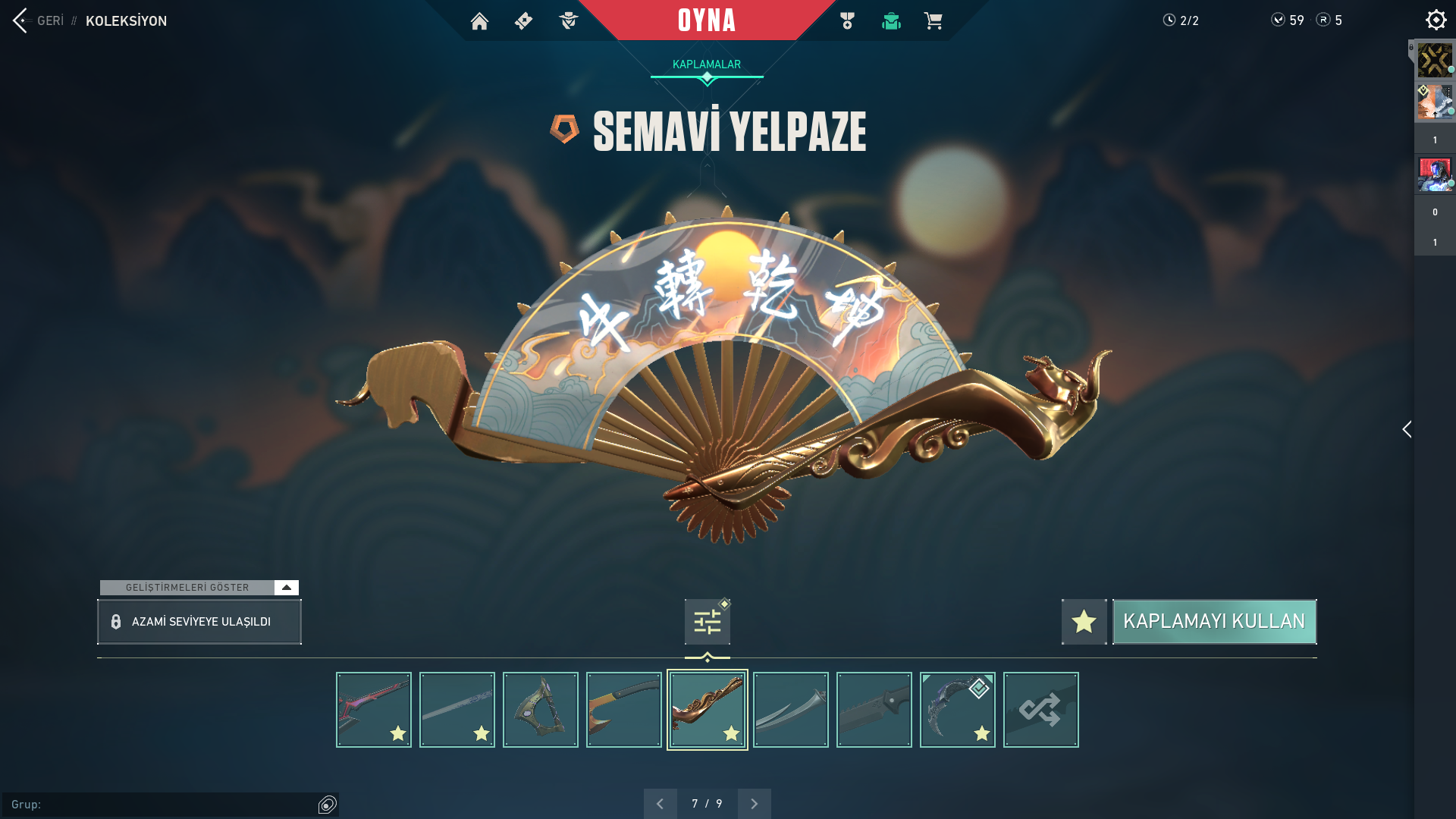Open the home screen icon
Screen dimensions: 1456x819
click(479, 21)
